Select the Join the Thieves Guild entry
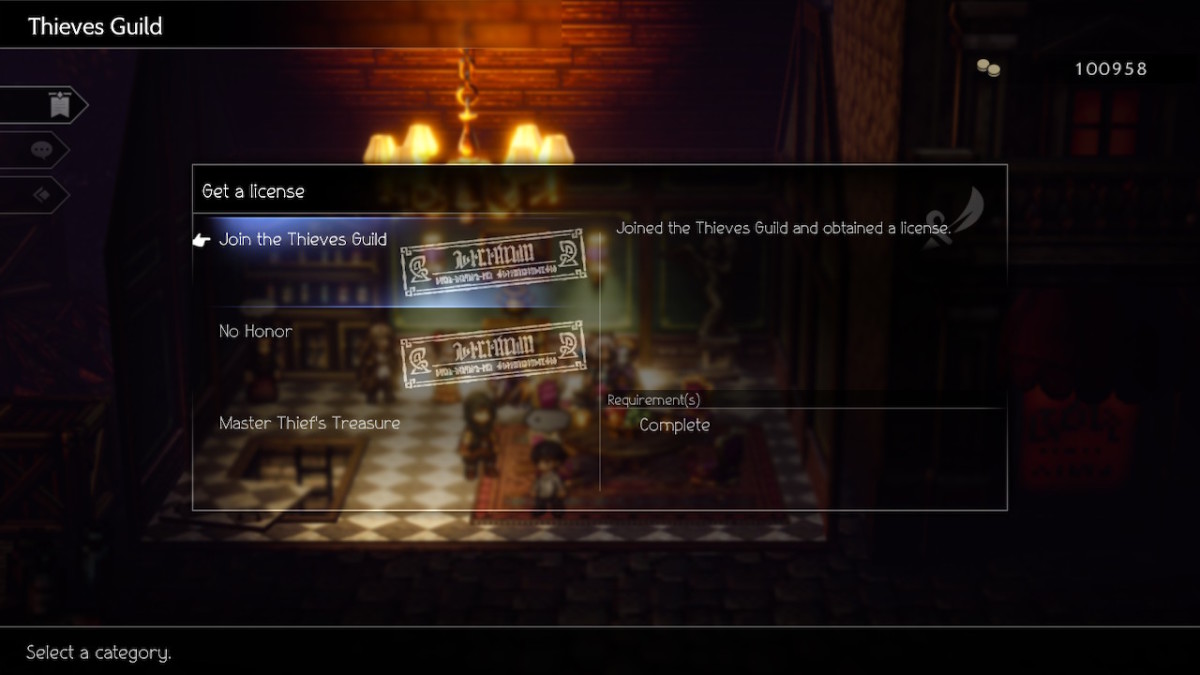Viewport: 1200px width, 675px height. 302,240
